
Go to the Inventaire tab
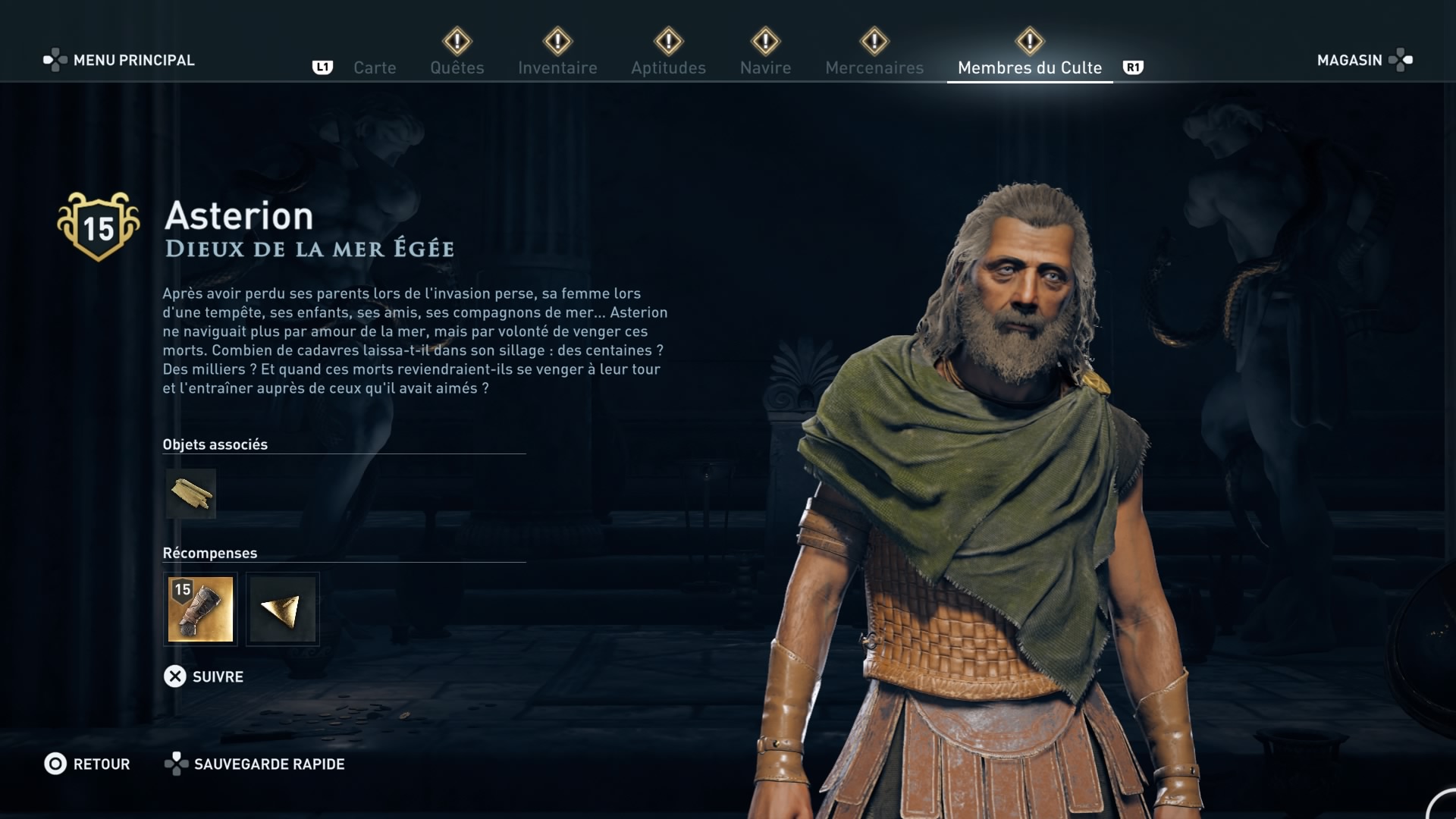click(x=557, y=67)
